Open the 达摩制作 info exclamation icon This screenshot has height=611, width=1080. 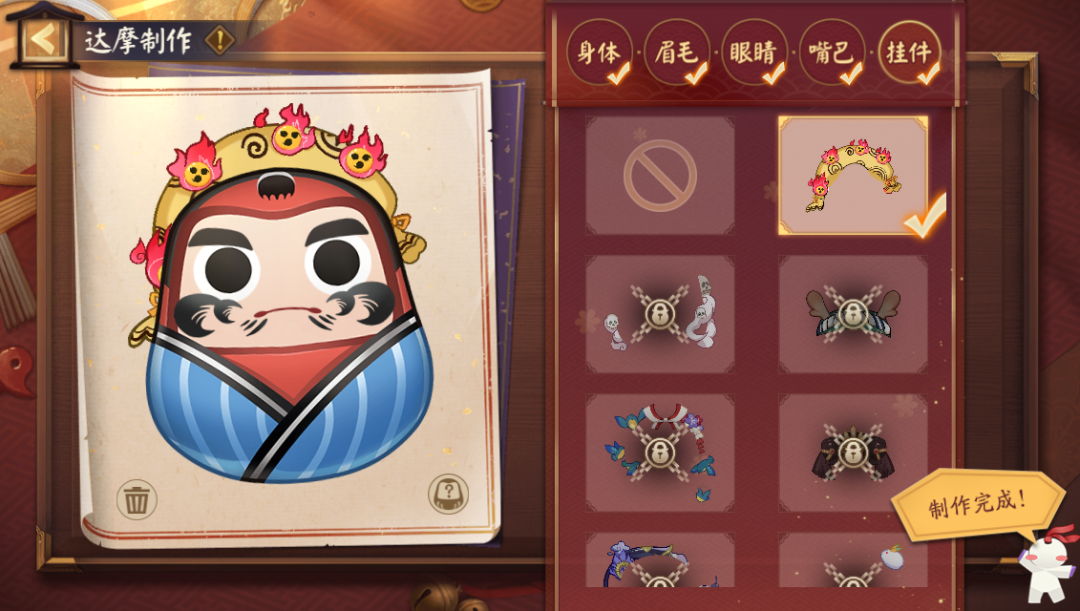[220, 41]
